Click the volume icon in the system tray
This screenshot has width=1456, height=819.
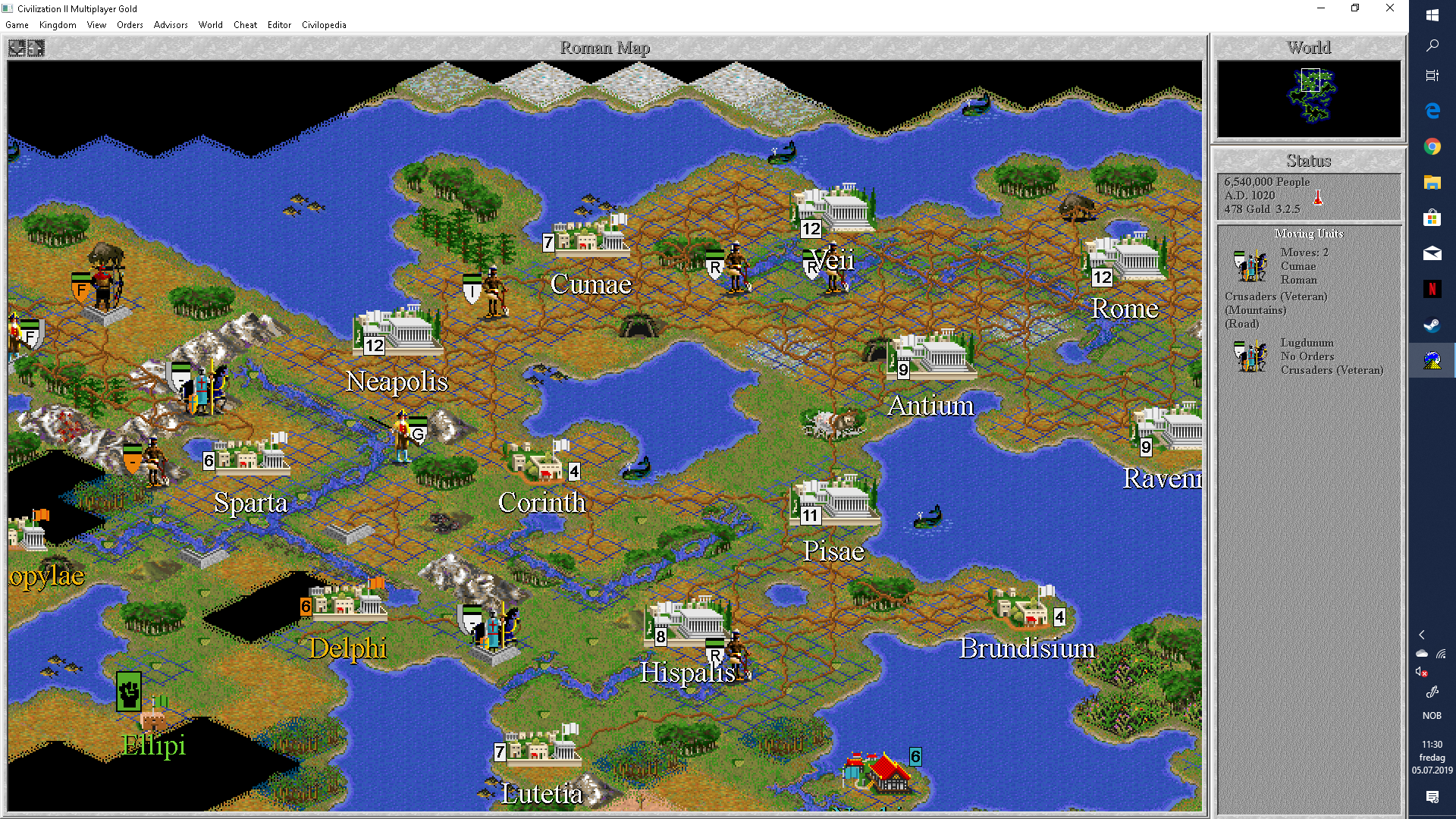1421,673
